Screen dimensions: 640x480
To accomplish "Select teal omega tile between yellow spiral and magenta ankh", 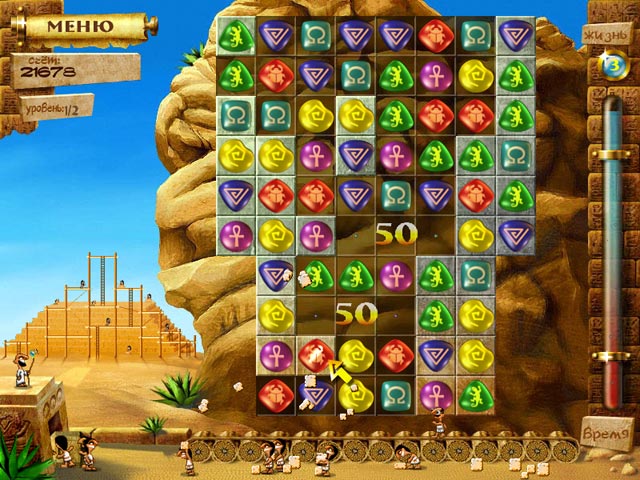I will tap(396, 392).
